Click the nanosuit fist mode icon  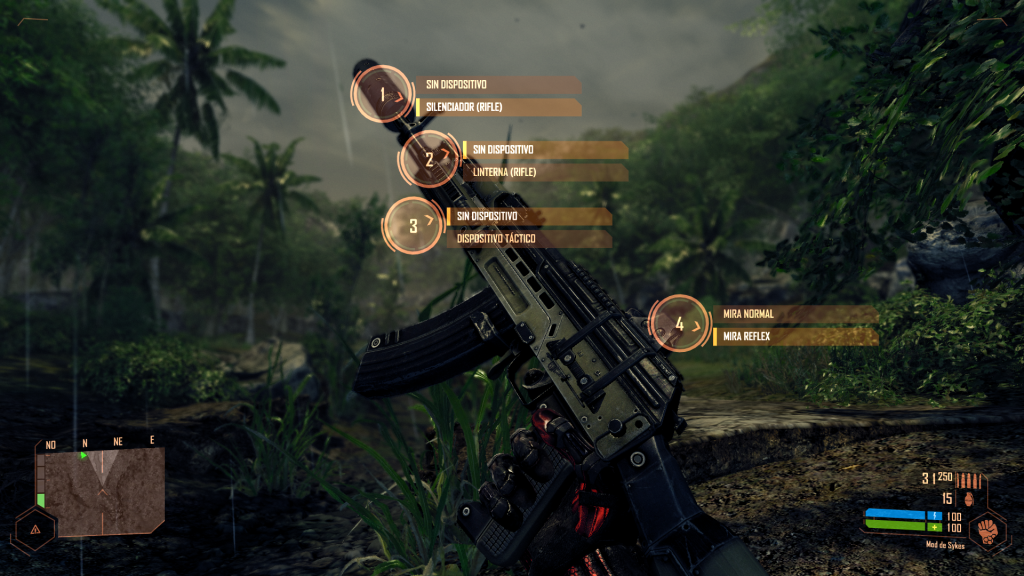point(987,528)
